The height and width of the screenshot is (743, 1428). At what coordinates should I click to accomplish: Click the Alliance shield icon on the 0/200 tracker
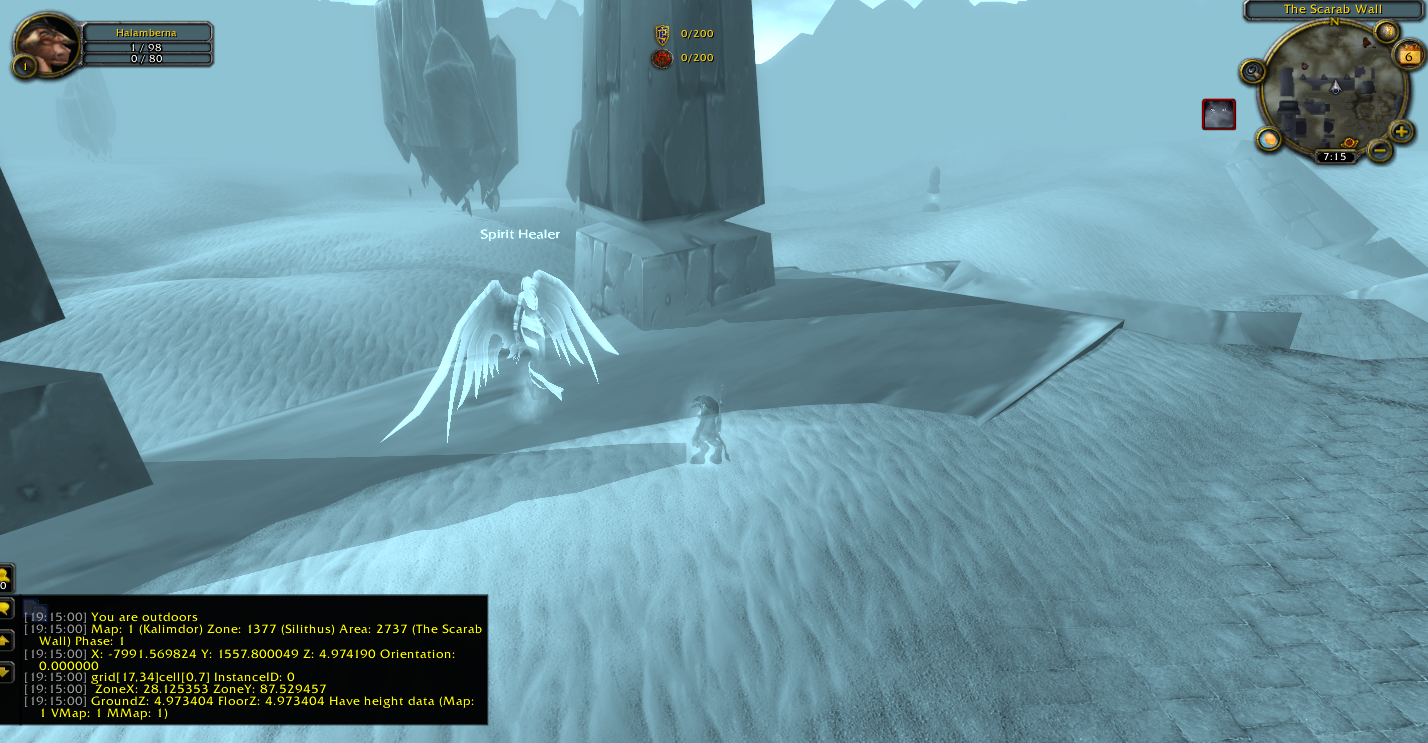click(x=660, y=32)
